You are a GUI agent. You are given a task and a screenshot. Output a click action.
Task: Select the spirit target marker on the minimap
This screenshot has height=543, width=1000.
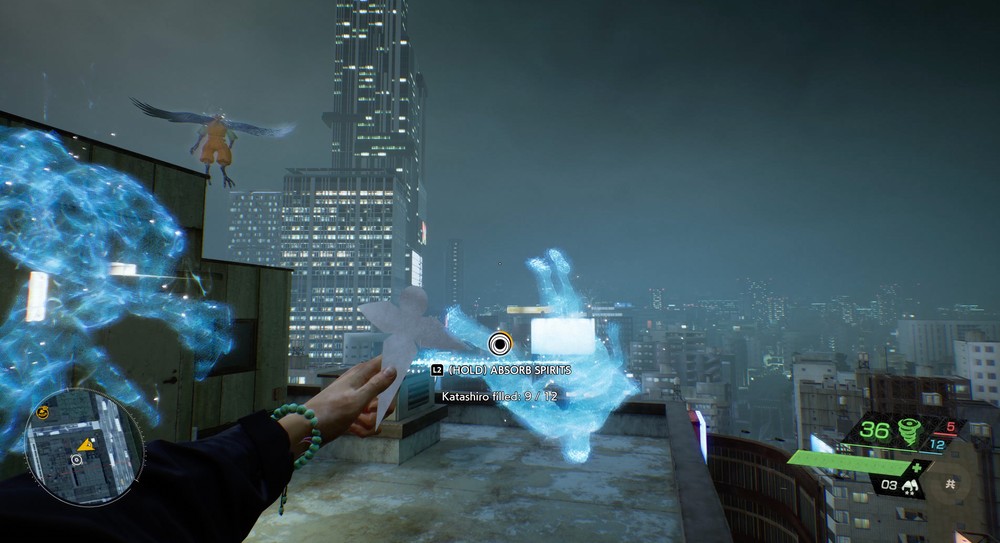76,459
